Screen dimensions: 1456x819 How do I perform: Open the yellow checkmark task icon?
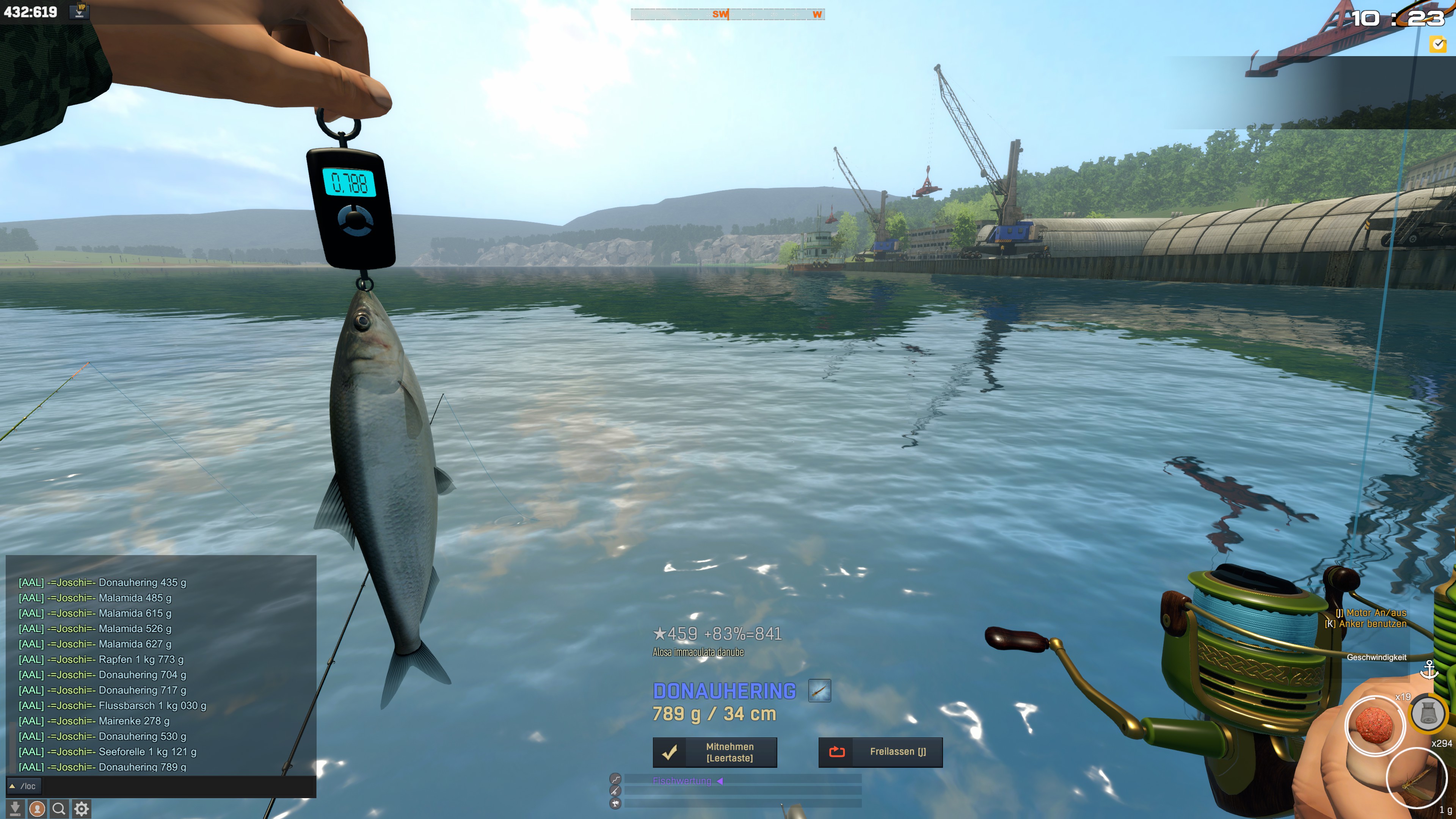[x=1438, y=44]
